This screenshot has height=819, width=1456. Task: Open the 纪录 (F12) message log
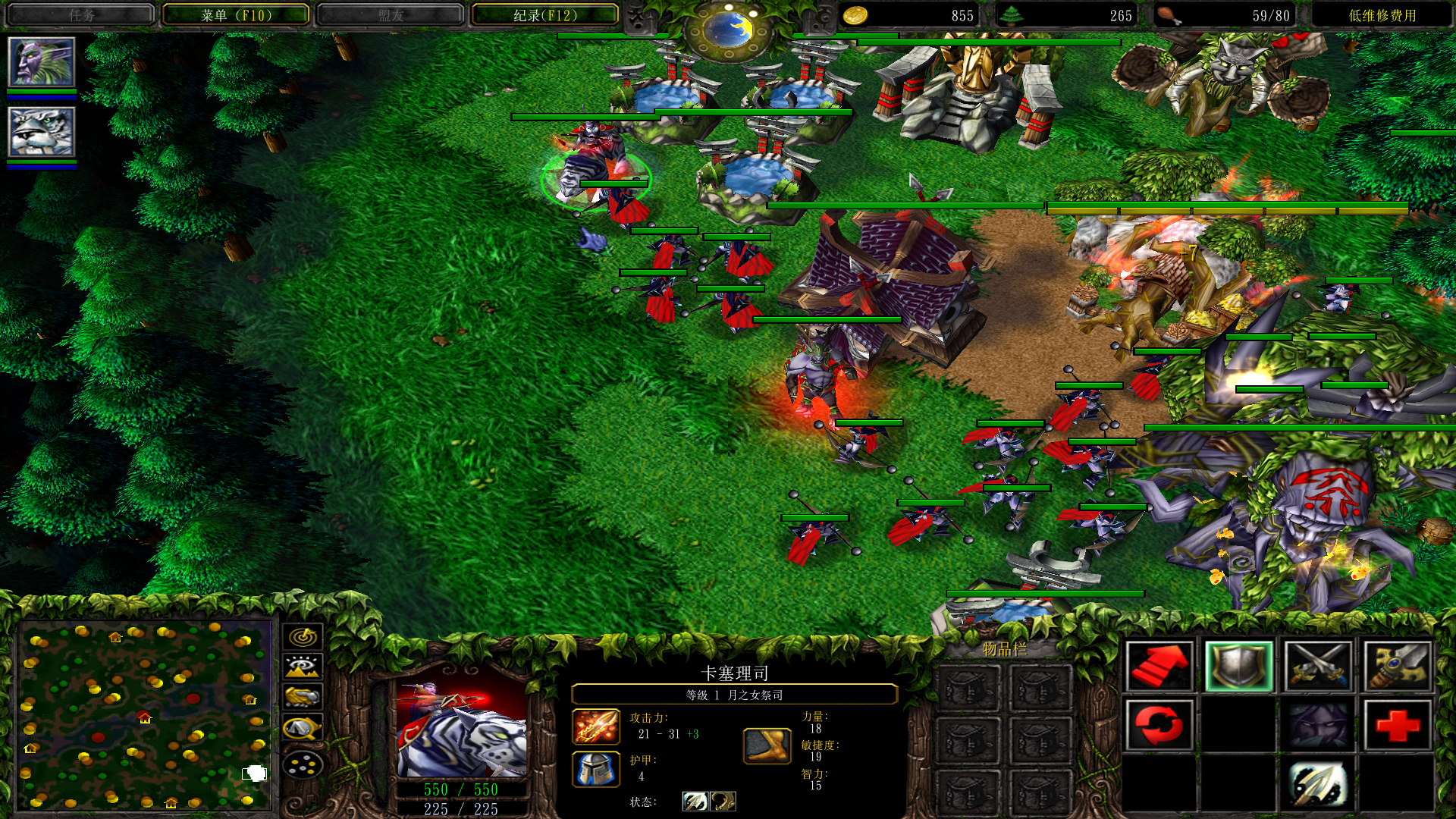point(544,15)
